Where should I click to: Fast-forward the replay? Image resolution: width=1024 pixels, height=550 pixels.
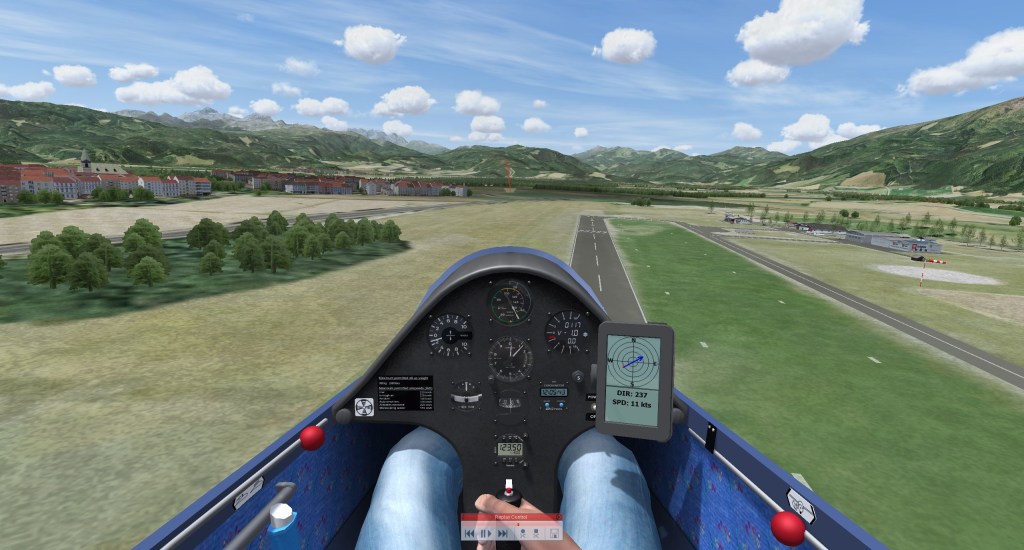pos(503,534)
